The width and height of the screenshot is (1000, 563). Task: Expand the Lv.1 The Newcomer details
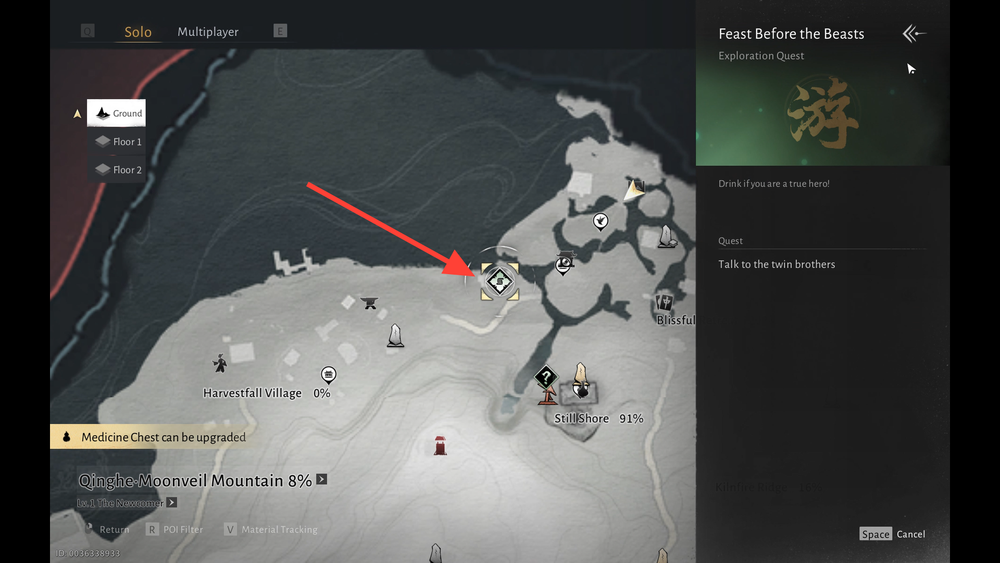(172, 503)
